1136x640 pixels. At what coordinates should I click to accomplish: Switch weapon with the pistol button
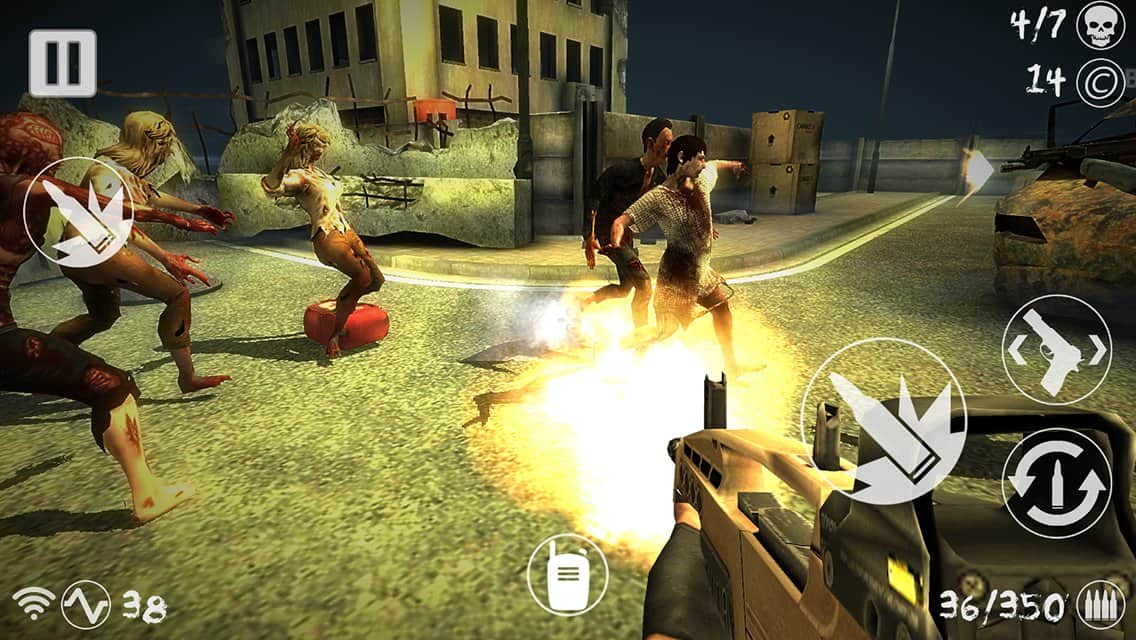click(1056, 350)
